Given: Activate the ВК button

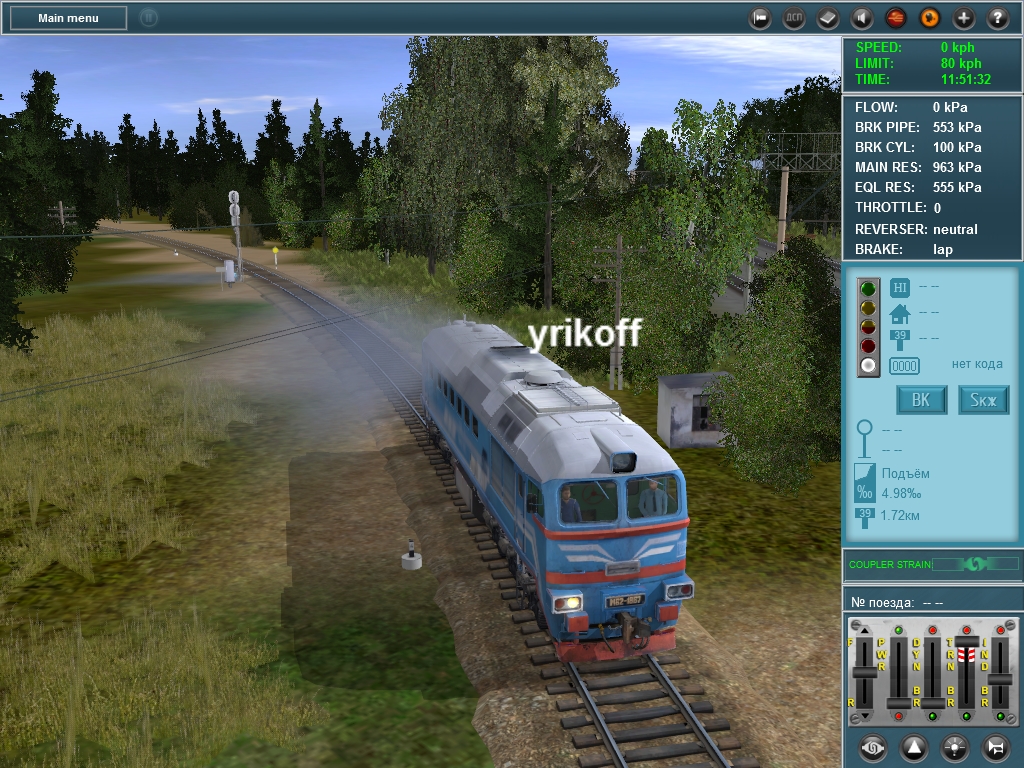Looking at the screenshot, I should [x=921, y=400].
